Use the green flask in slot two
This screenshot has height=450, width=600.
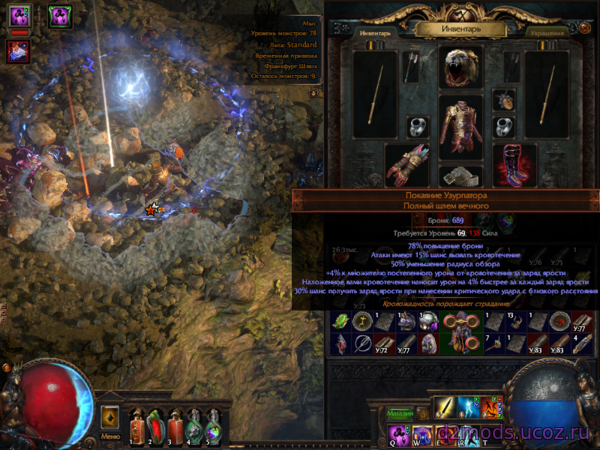154,427
